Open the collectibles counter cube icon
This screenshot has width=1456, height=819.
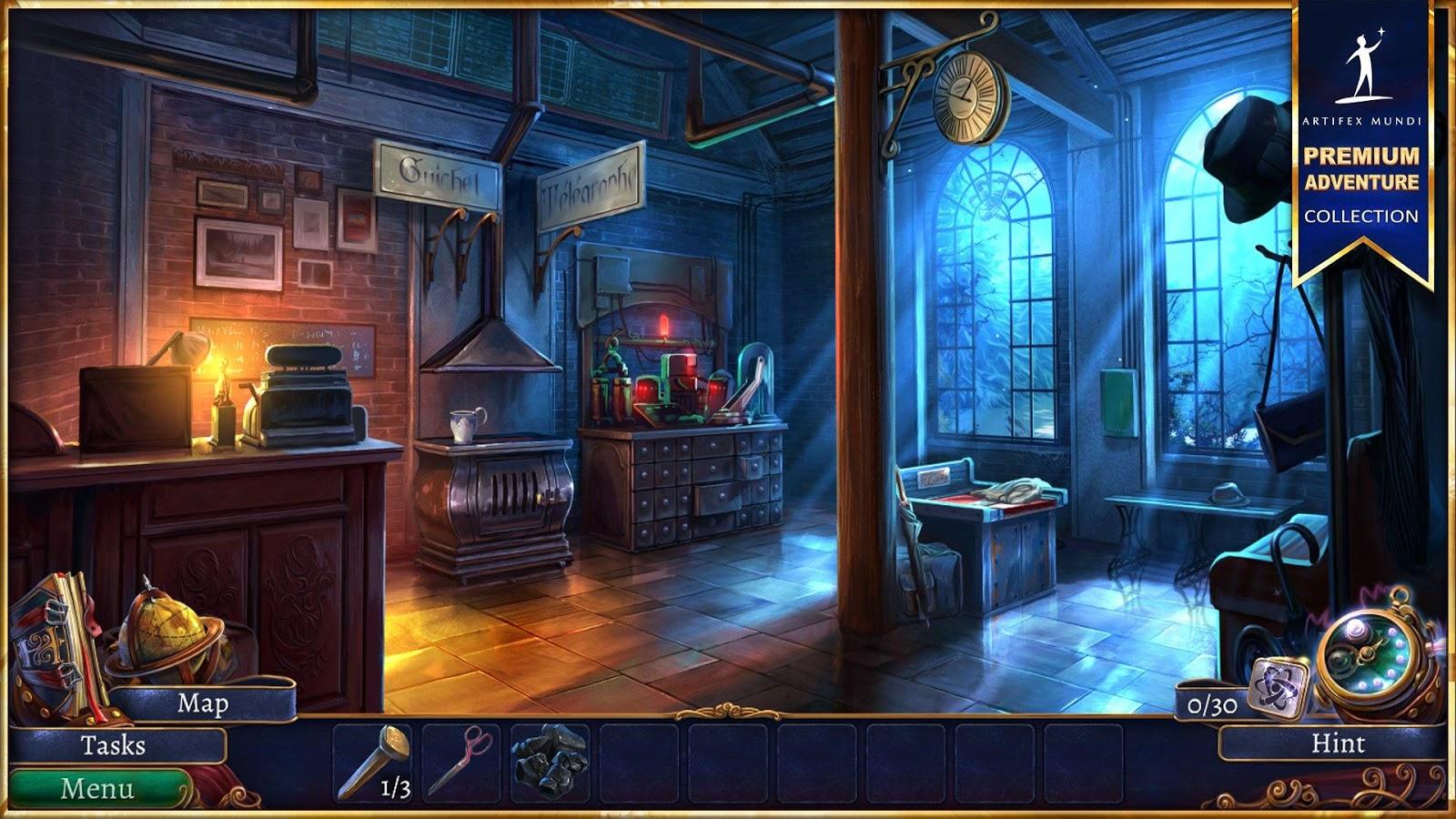[x=1277, y=687]
